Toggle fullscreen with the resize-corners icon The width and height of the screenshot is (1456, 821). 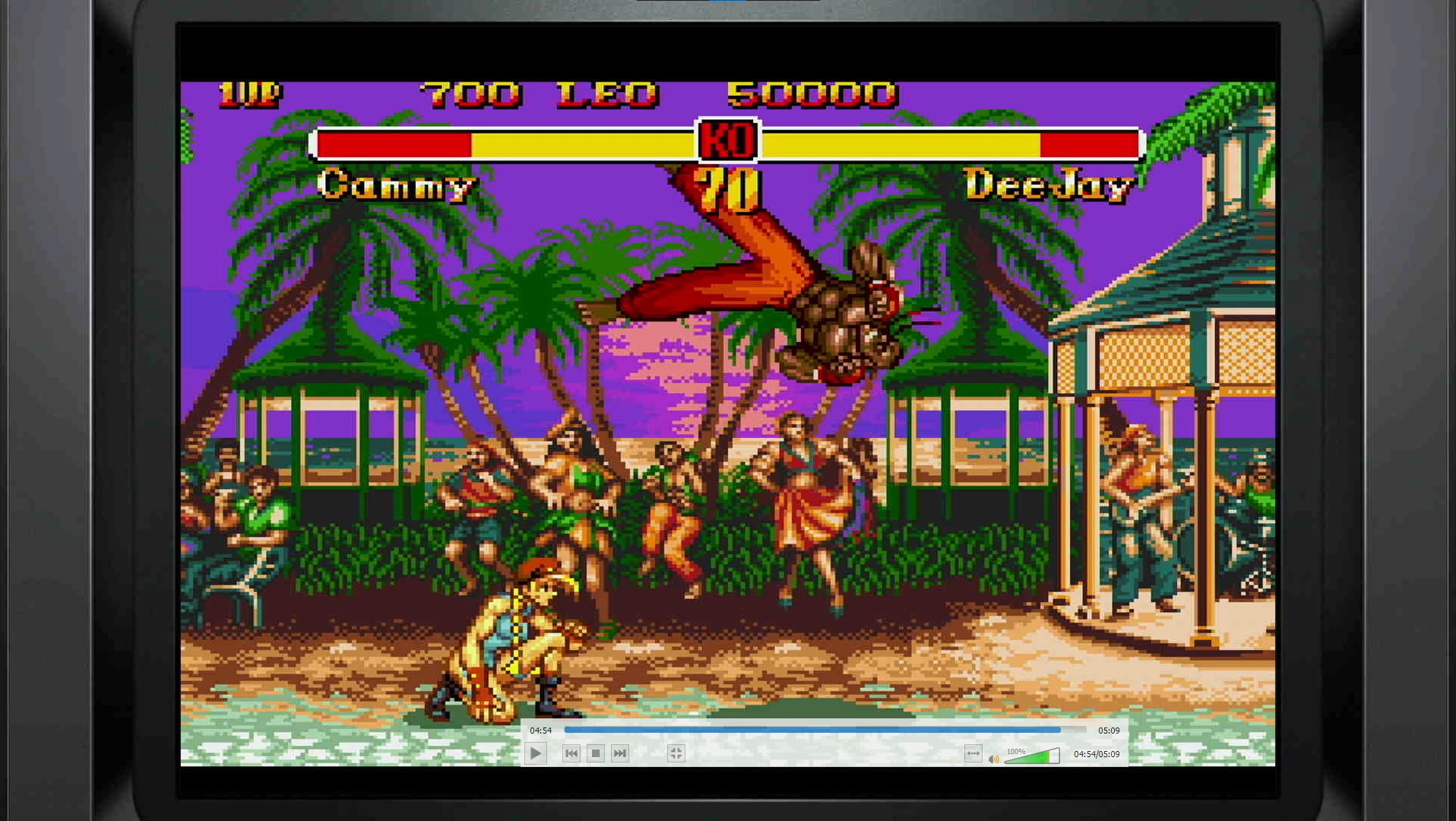[x=676, y=753]
